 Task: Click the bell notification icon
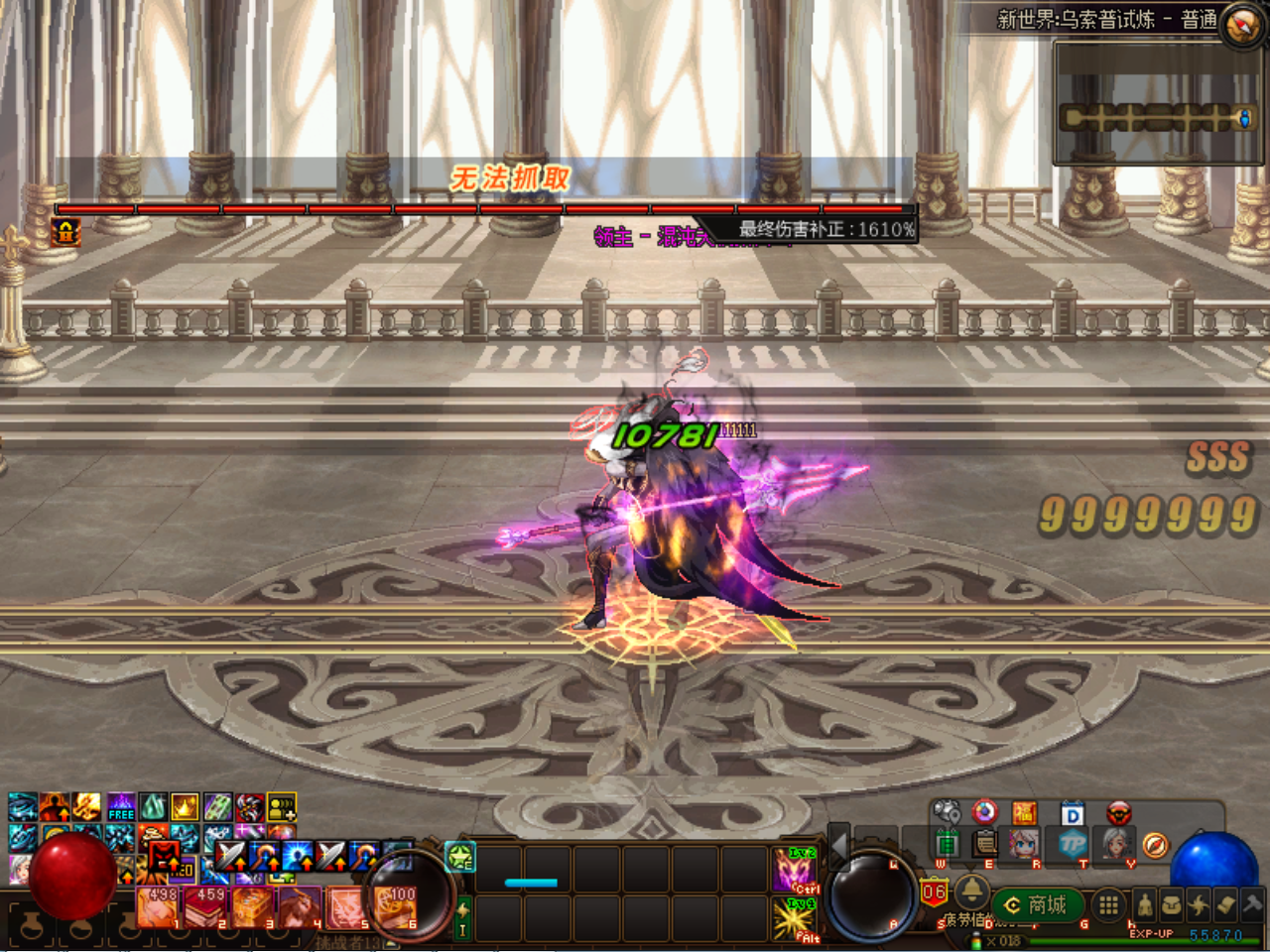point(971,889)
